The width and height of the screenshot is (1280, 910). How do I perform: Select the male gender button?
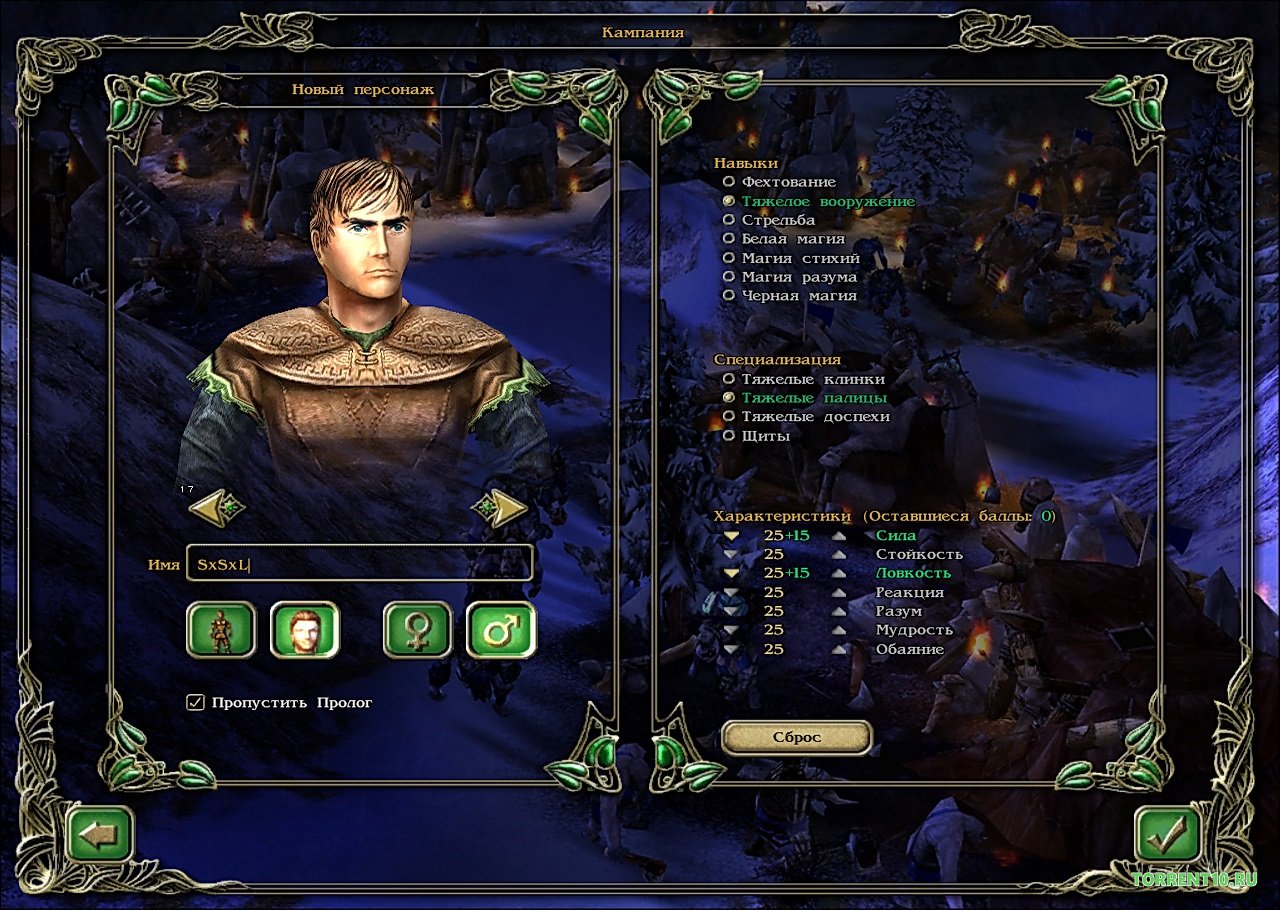[x=500, y=630]
